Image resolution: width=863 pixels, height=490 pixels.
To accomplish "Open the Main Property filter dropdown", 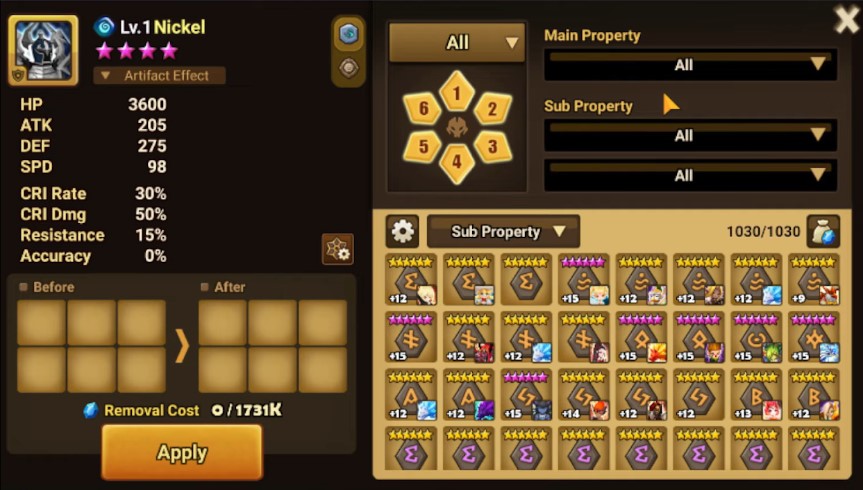I will tap(690, 65).
